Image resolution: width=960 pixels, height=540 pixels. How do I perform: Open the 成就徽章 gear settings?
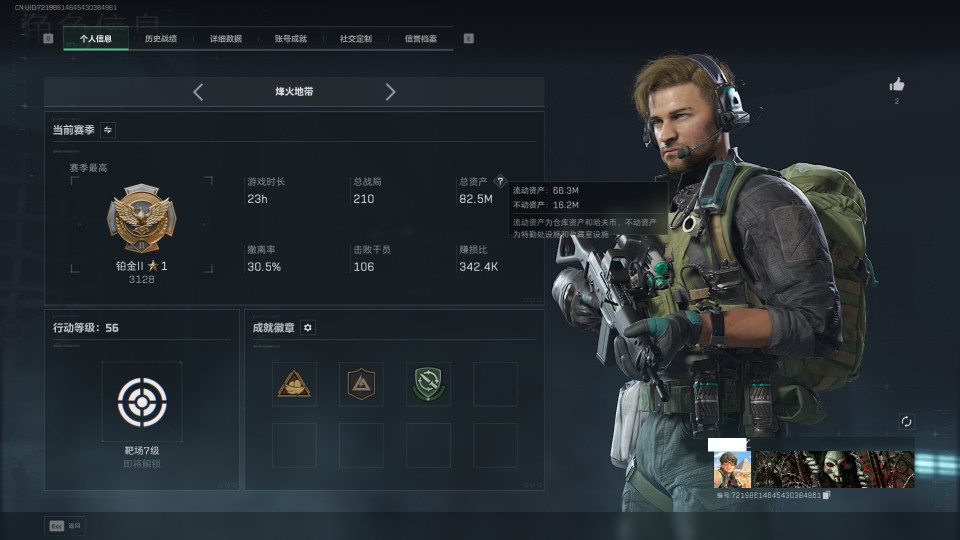pos(308,328)
